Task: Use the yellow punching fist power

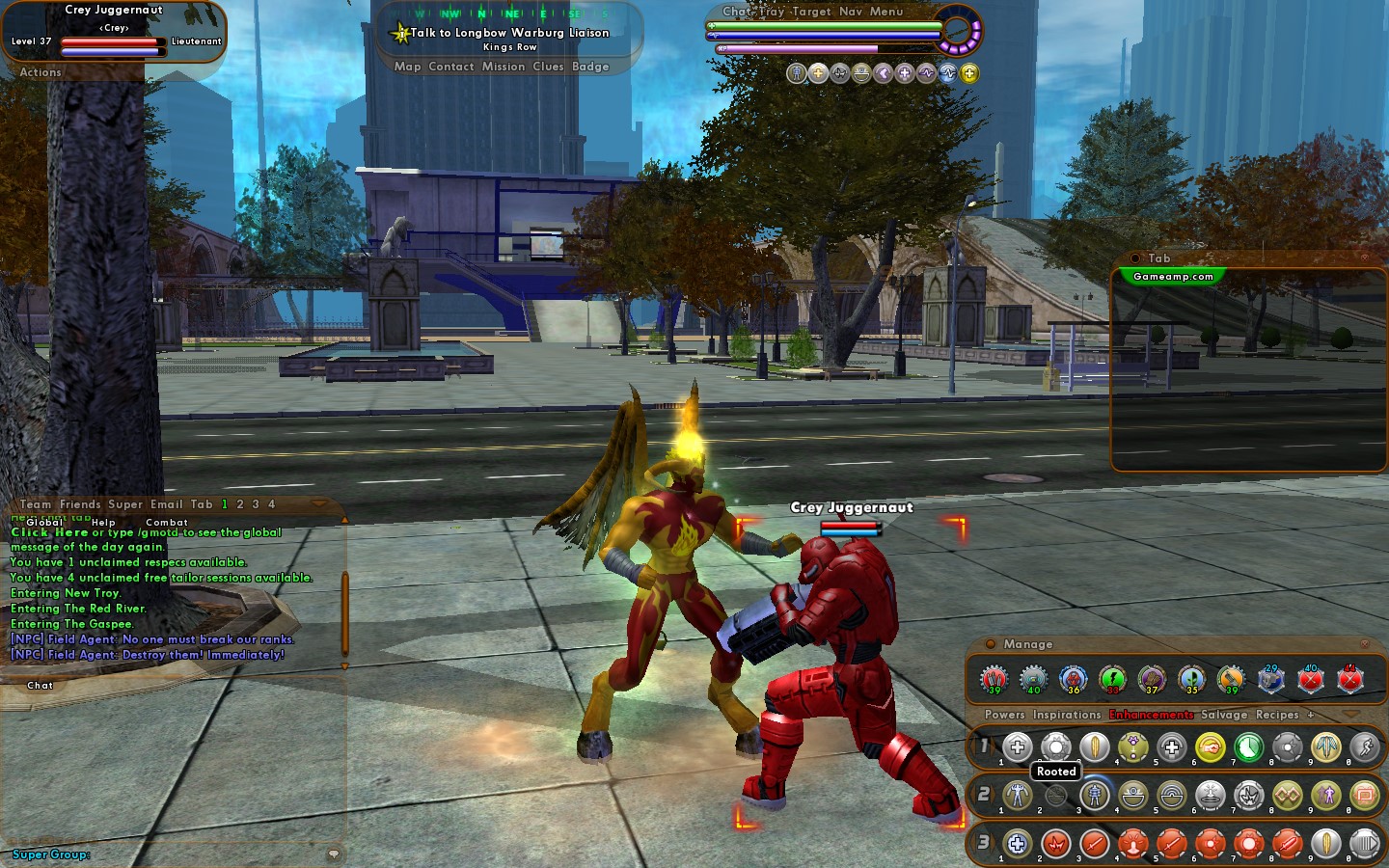Action: click(1210, 746)
